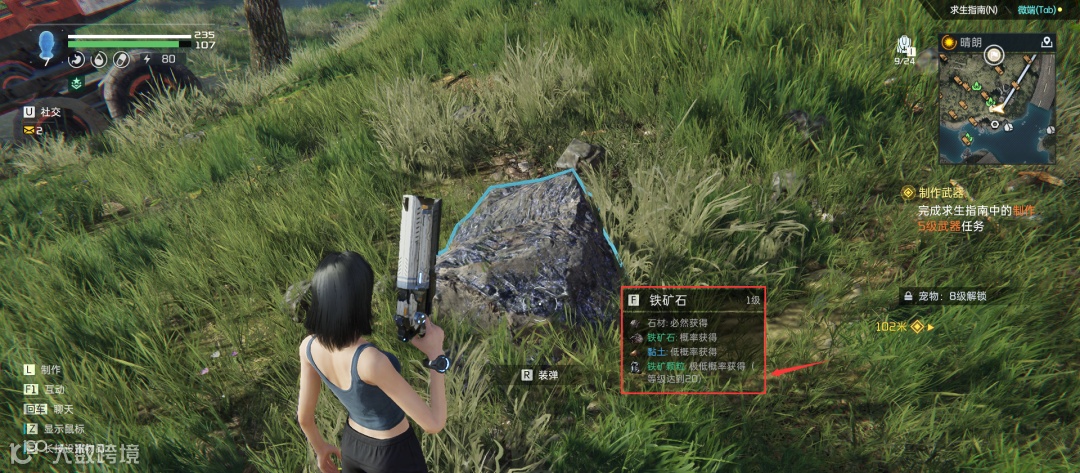Select the 制作武器 quest tracker
This screenshot has width=1080, height=473.
940,192
